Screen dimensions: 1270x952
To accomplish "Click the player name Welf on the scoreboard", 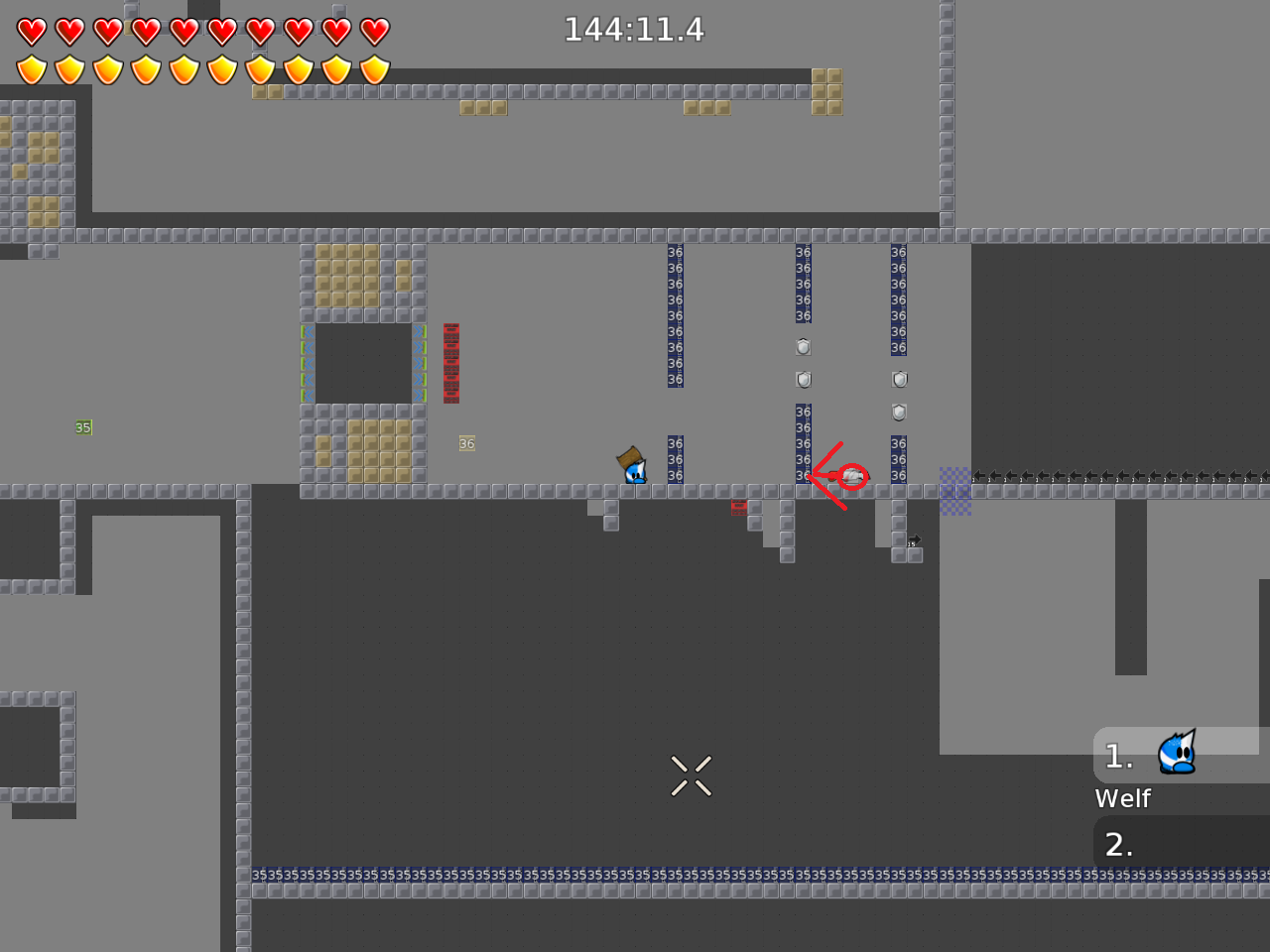I will click(x=1122, y=798).
